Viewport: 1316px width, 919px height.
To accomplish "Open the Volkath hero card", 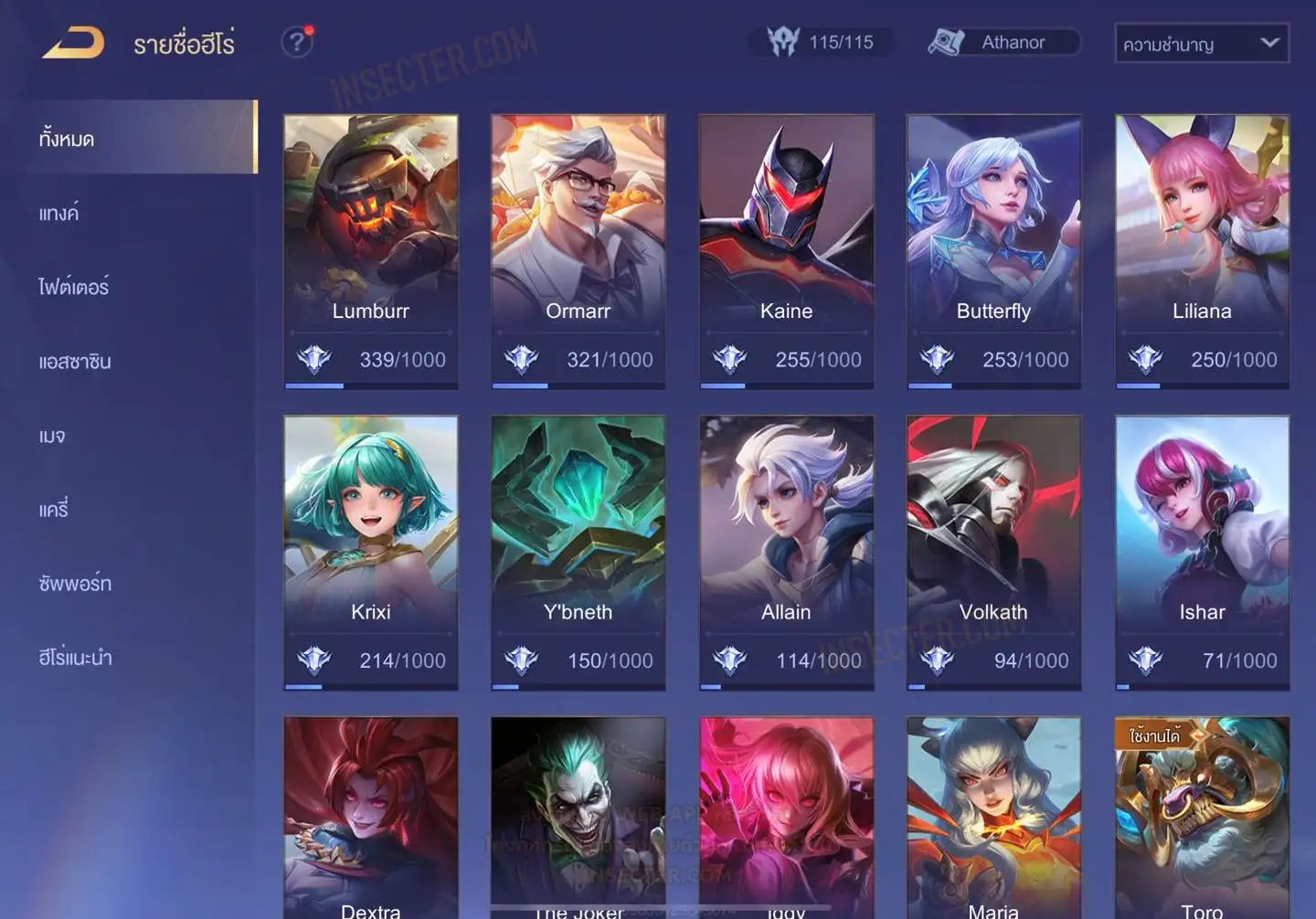I will (993, 539).
